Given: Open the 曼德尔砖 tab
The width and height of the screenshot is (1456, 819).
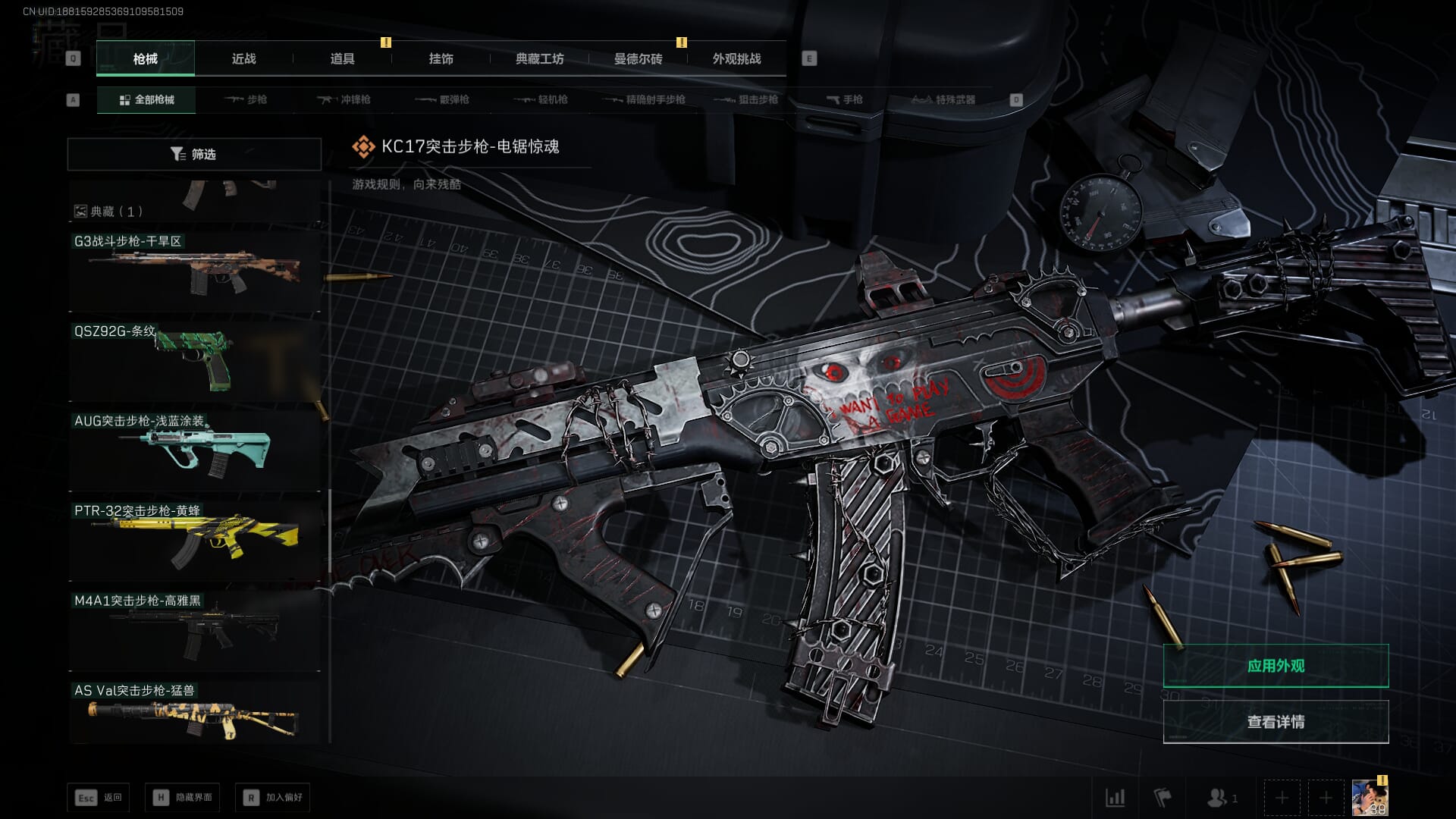Looking at the screenshot, I should [638, 58].
